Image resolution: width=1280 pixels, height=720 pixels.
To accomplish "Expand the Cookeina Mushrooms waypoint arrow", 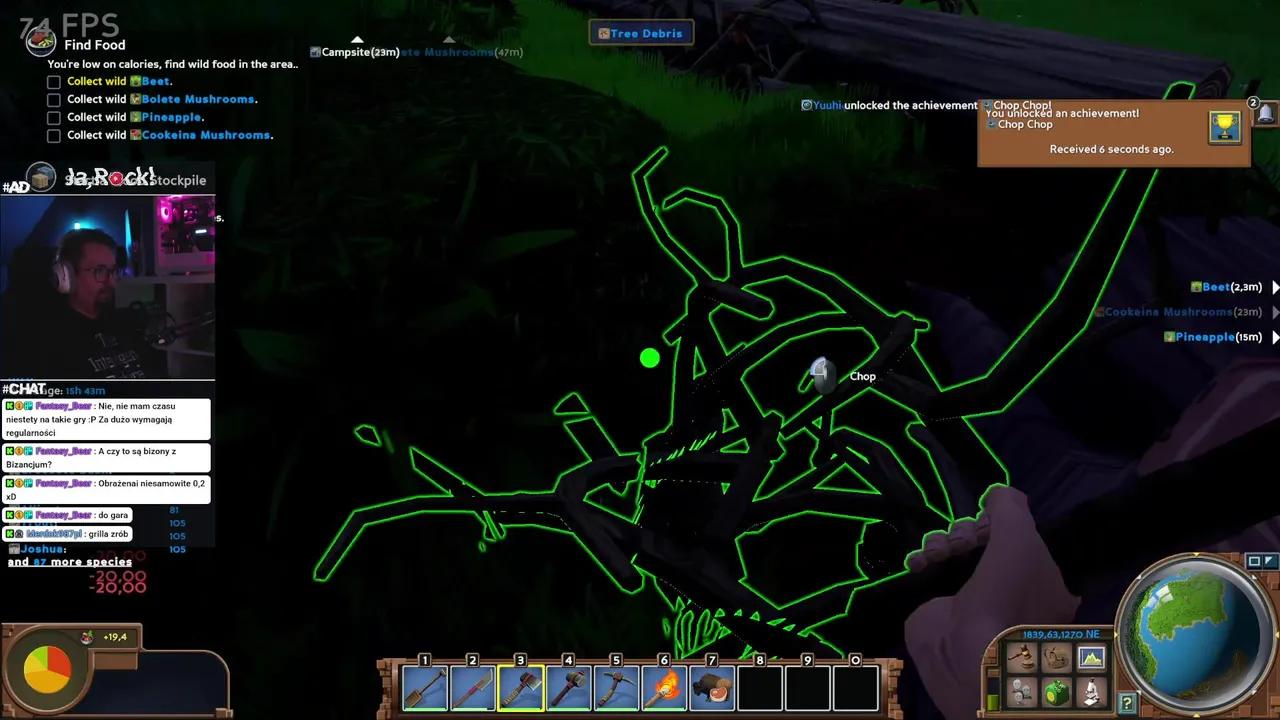I will (x=1274, y=312).
